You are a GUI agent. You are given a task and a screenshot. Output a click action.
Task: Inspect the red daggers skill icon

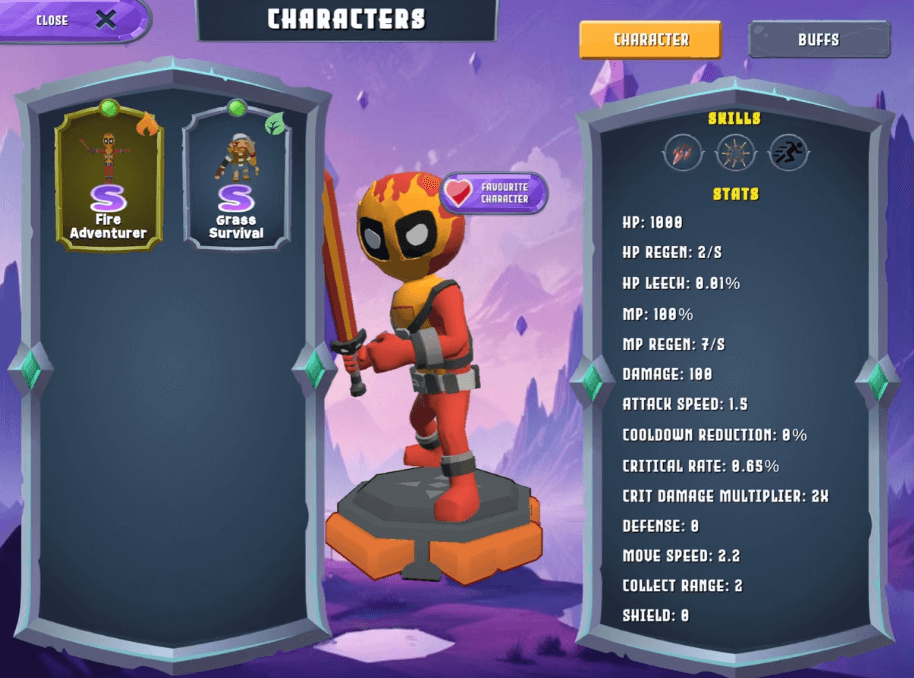(682, 153)
